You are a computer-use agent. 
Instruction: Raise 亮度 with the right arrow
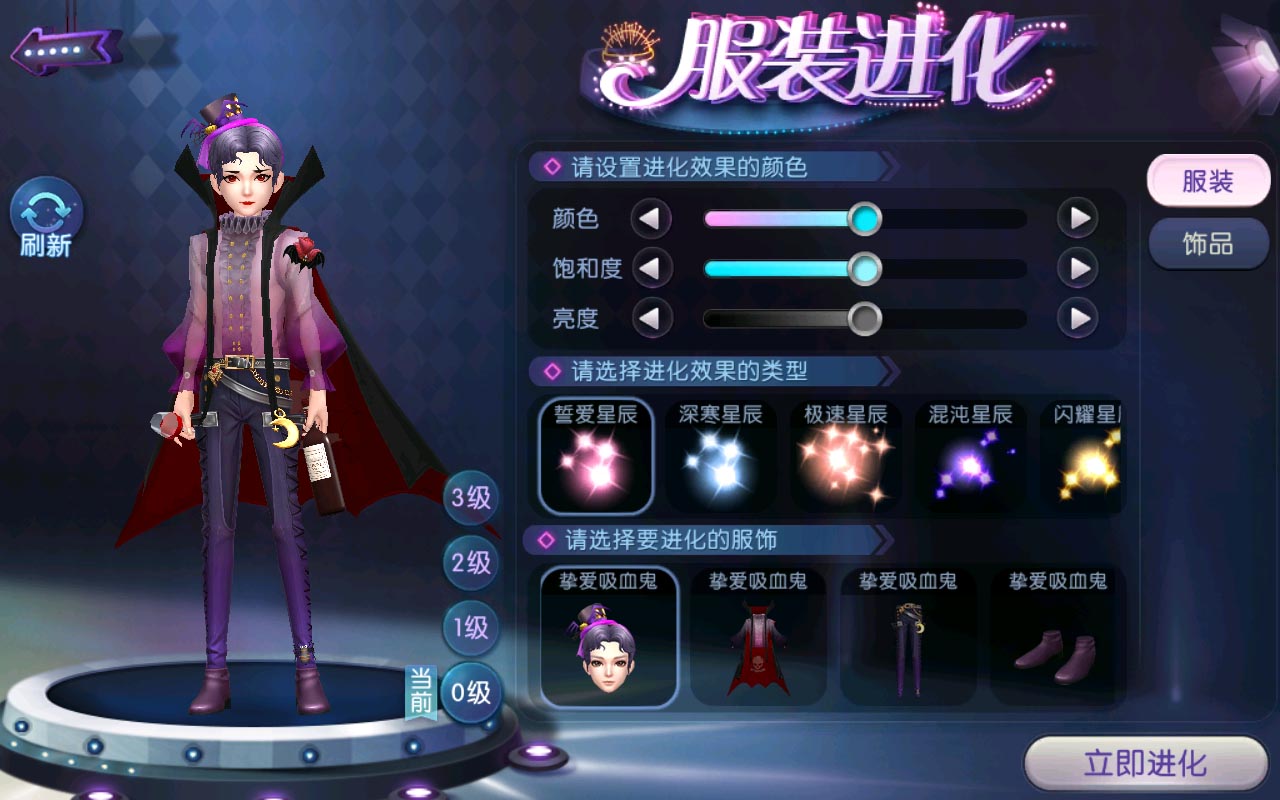tap(1078, 319)
